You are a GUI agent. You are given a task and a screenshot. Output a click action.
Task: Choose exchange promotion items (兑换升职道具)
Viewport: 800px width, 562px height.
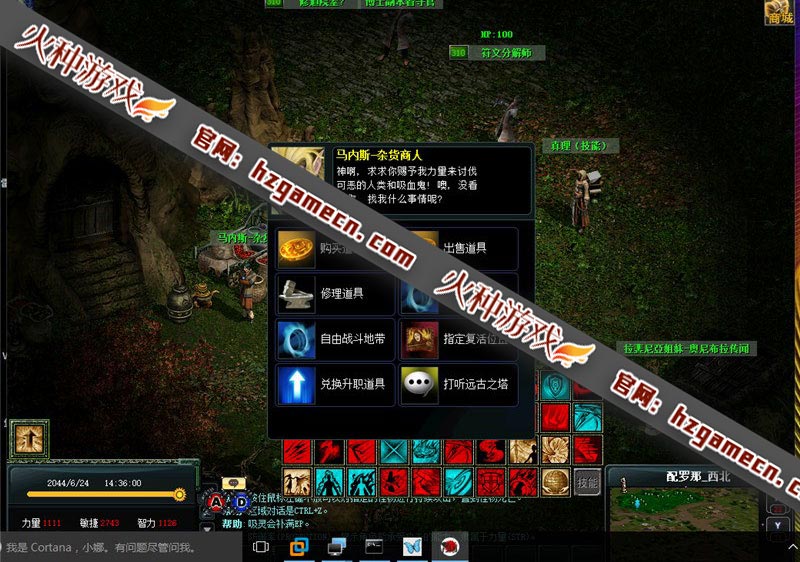[x=334, y=385]
